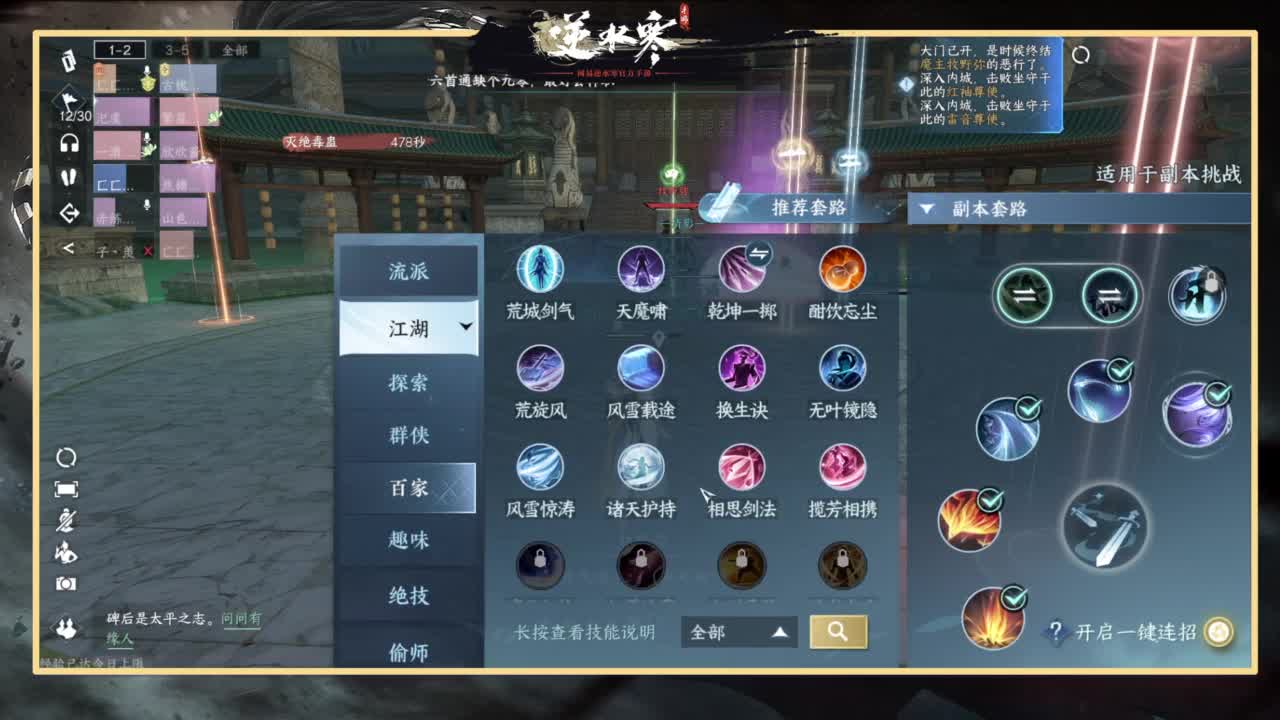Click the gold magnifier search icon

click(840, 632)
